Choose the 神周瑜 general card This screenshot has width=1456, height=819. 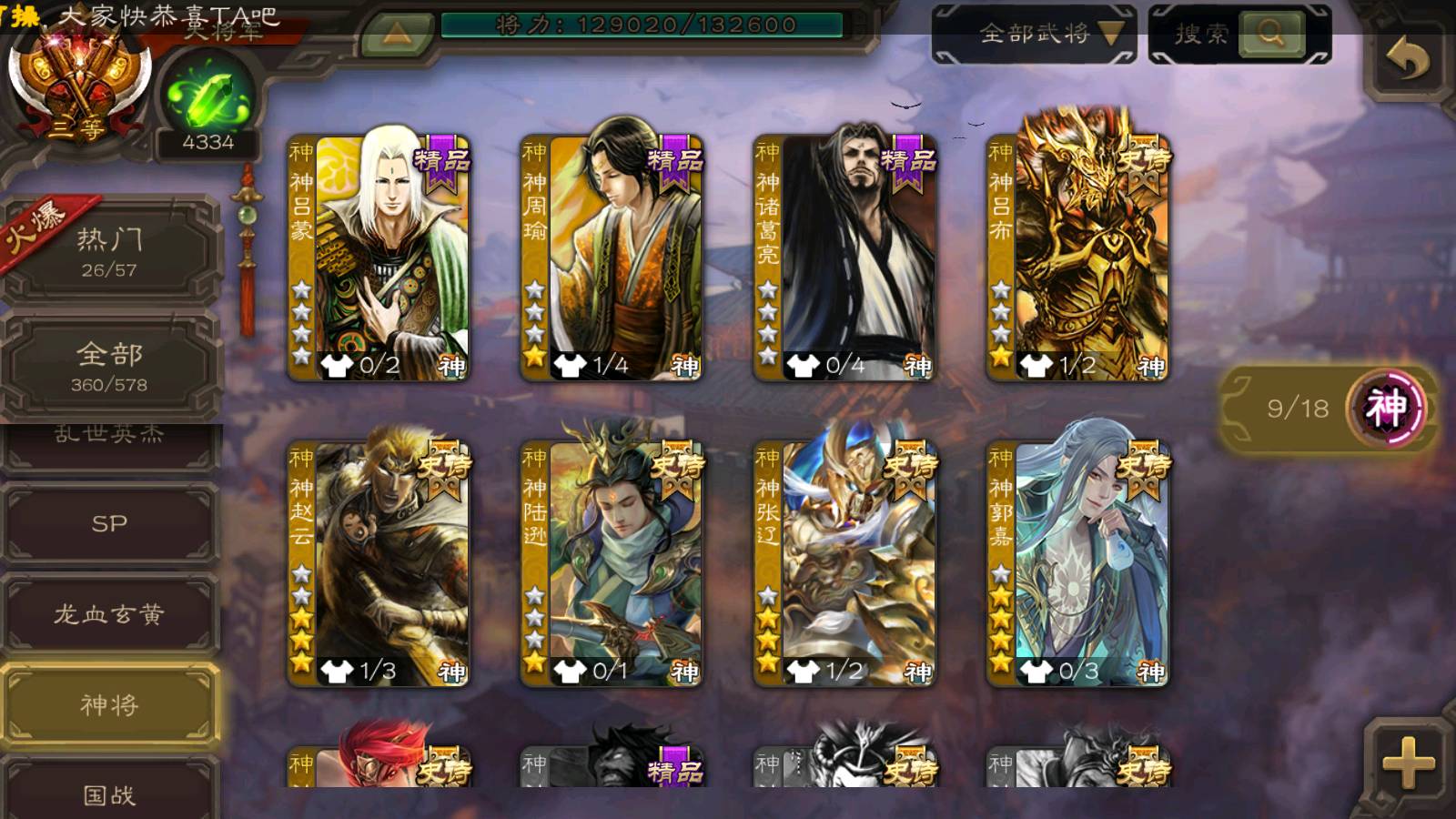[612, 257]
